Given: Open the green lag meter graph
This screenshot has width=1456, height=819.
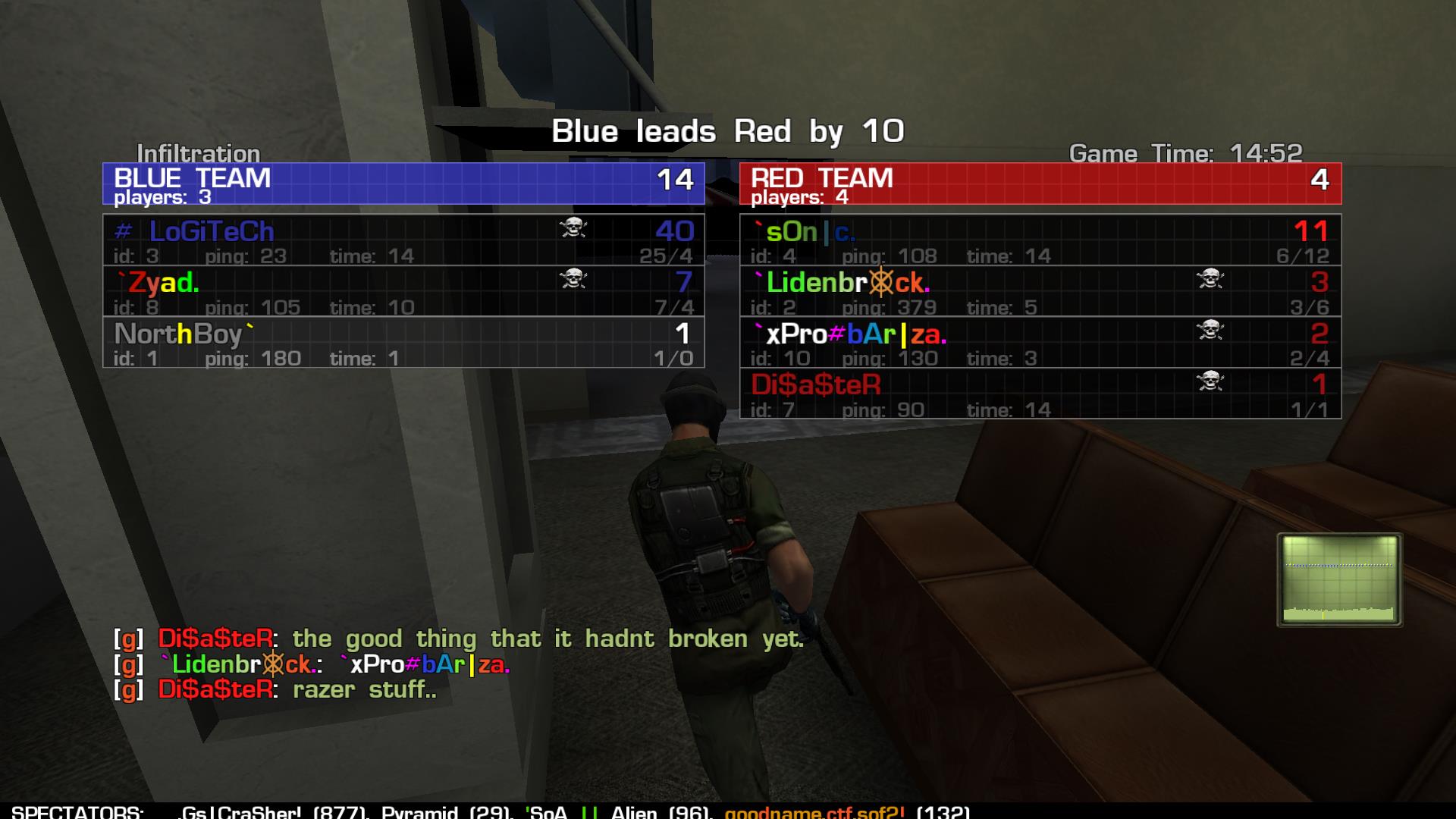Looking at the screenshot, I should [1339, 580].
